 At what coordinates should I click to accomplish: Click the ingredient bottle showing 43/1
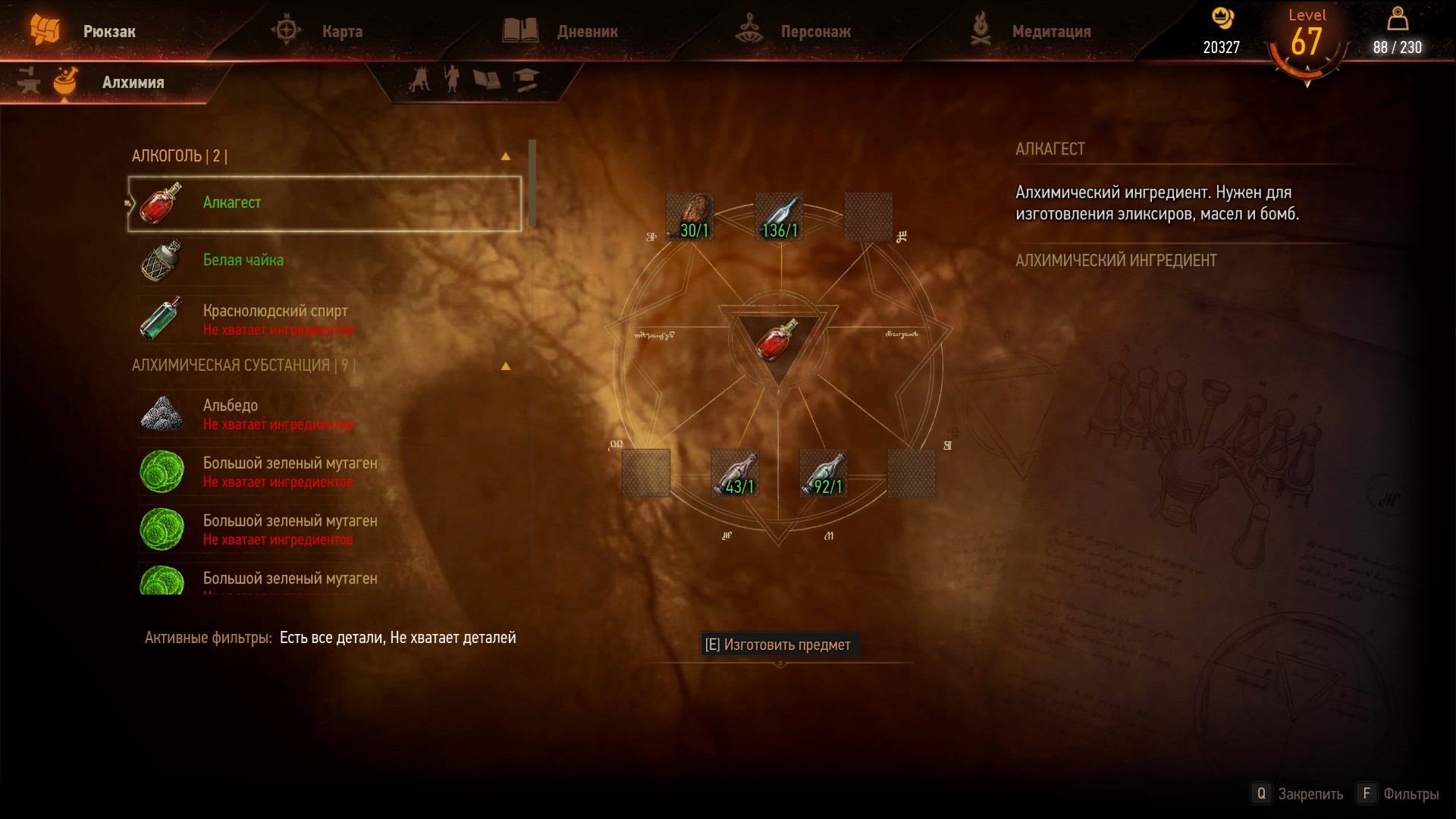735,473
